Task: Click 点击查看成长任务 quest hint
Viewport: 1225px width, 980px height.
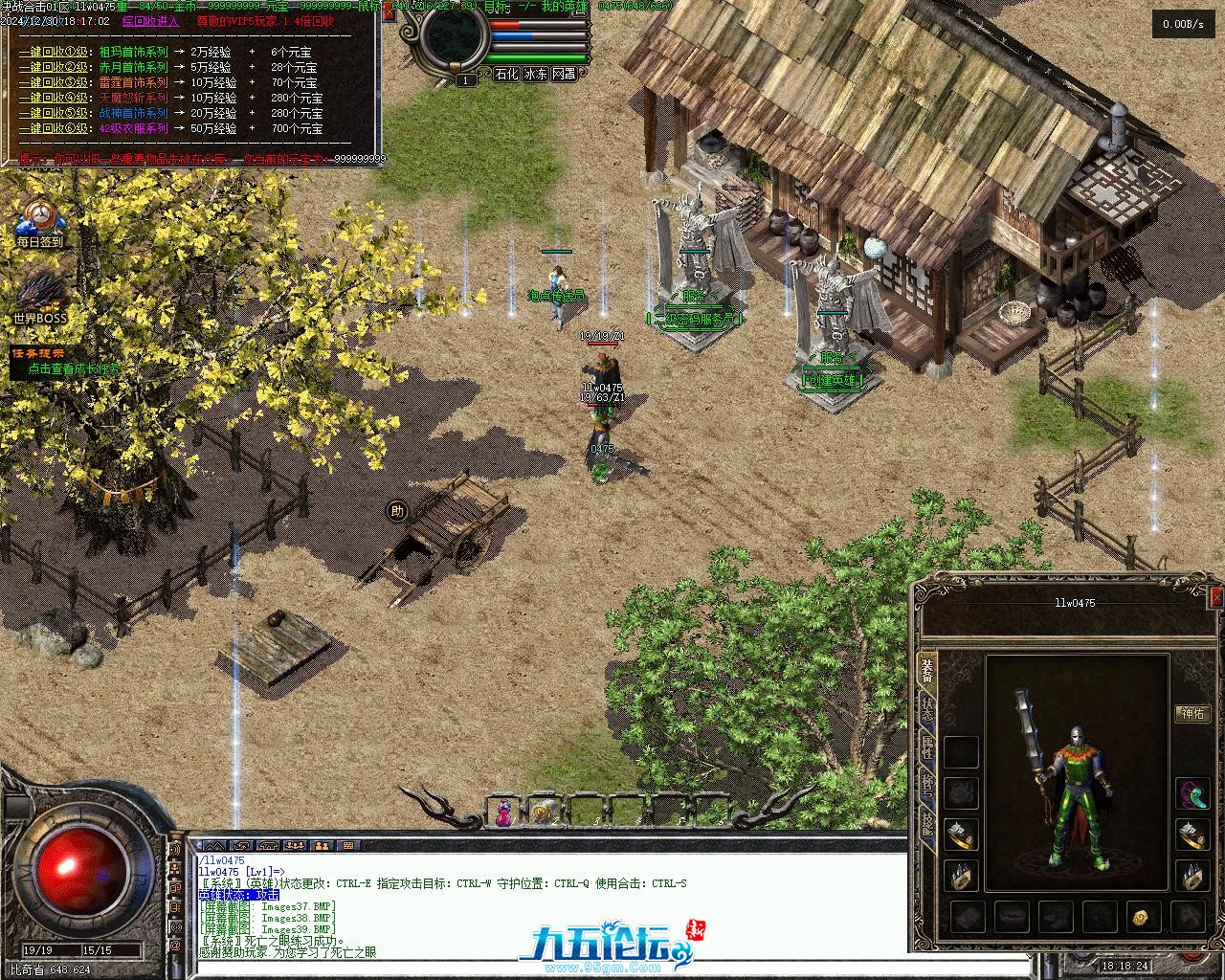Action: 75,368
